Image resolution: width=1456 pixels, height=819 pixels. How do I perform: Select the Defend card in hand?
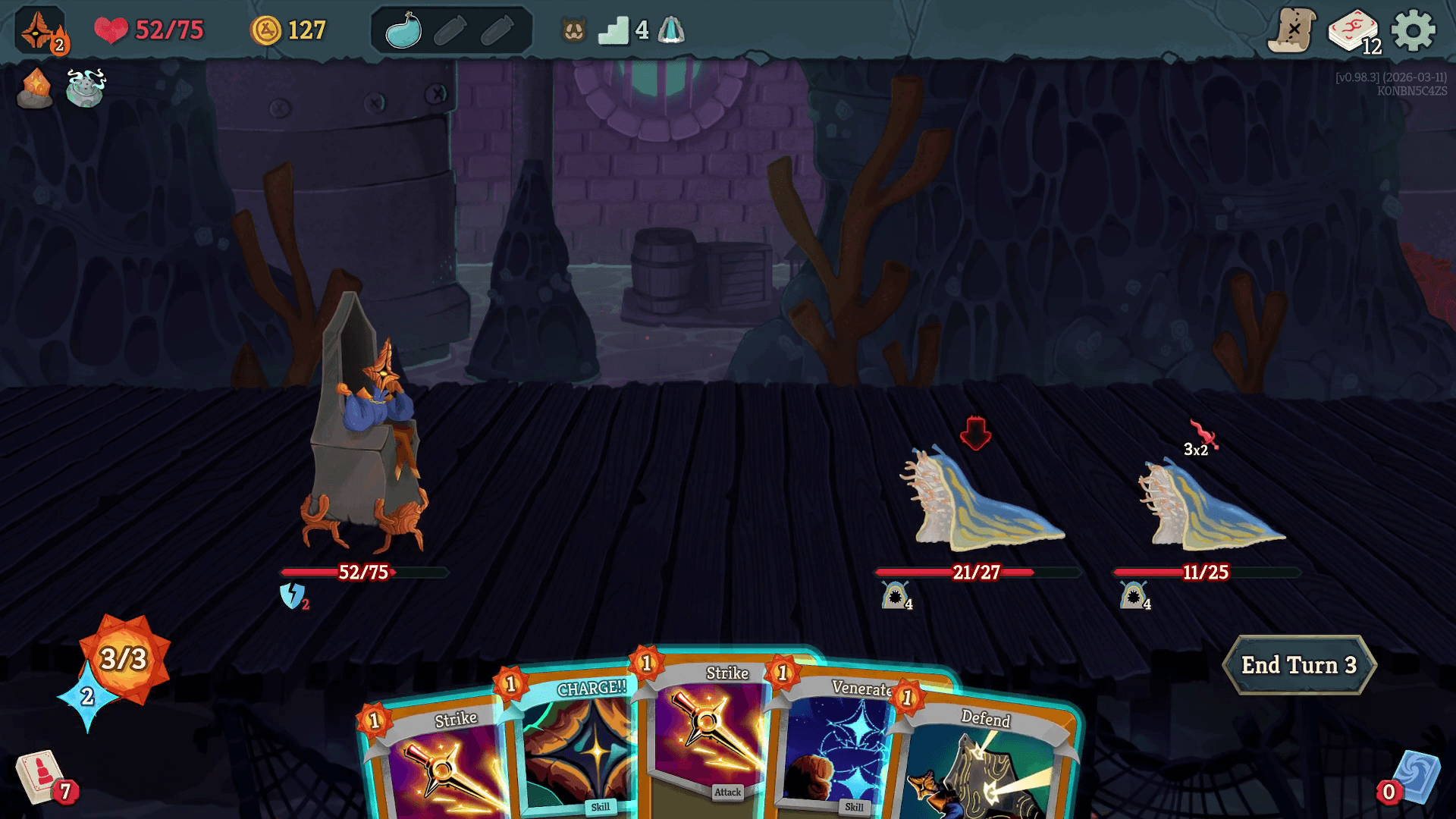pos(986,758)
